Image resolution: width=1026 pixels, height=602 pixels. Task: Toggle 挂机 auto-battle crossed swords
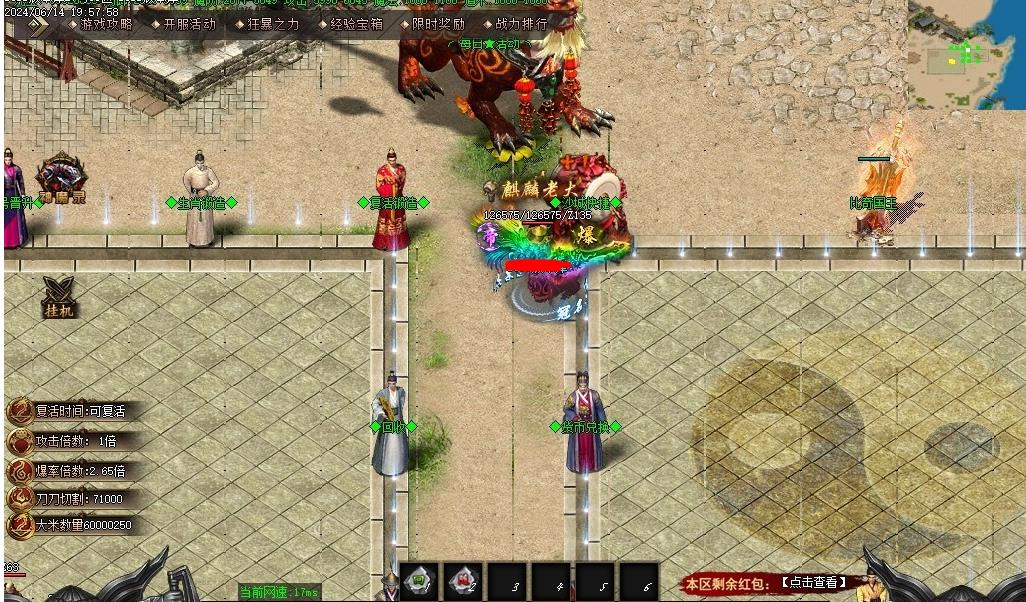(x=59, y=296)
